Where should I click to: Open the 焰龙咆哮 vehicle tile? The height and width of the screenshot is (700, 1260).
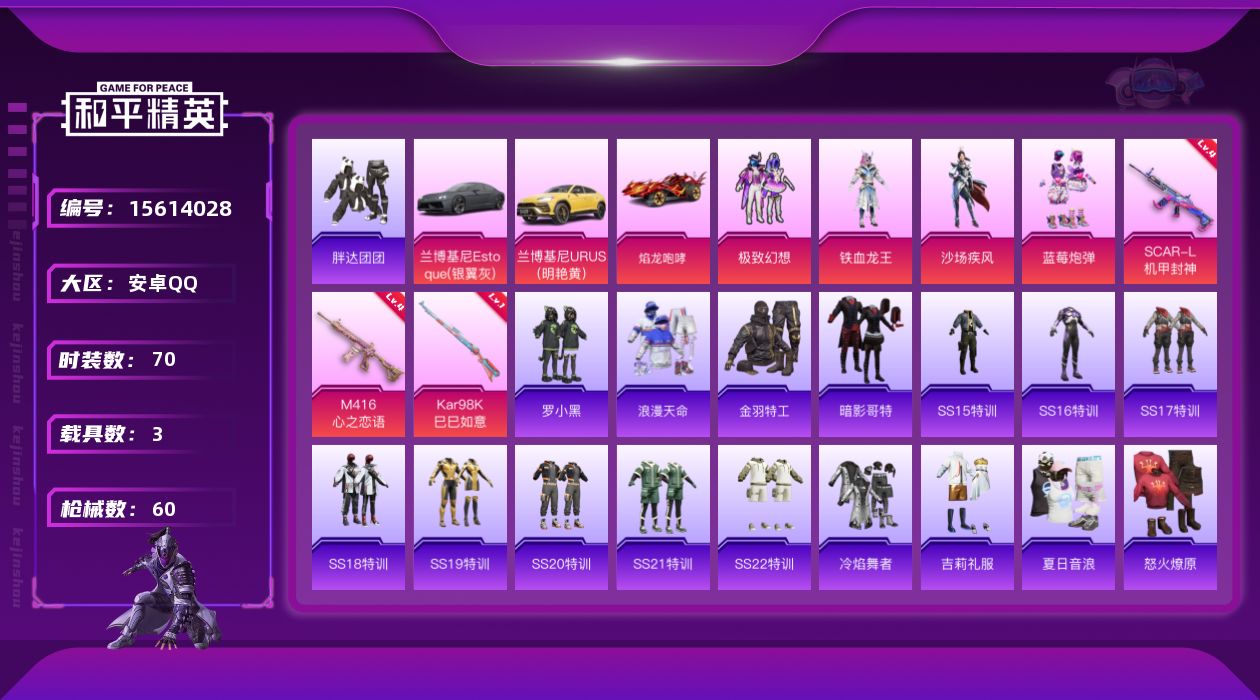(663, 210)
